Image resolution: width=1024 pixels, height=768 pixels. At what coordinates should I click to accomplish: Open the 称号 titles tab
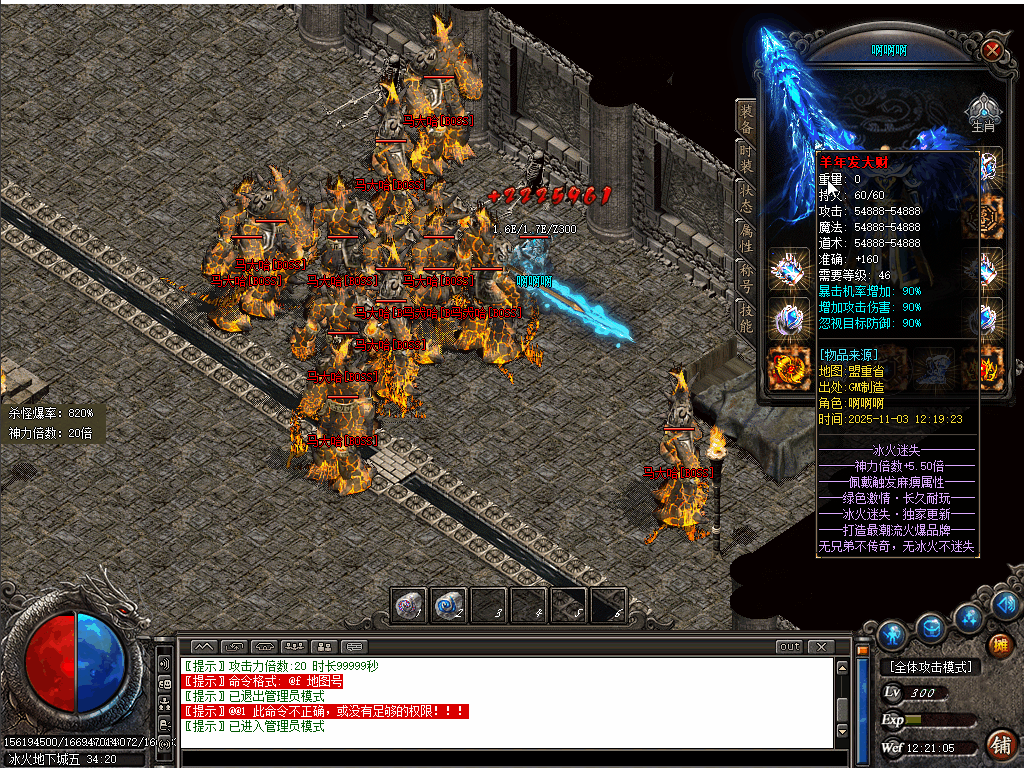(746, 274)
